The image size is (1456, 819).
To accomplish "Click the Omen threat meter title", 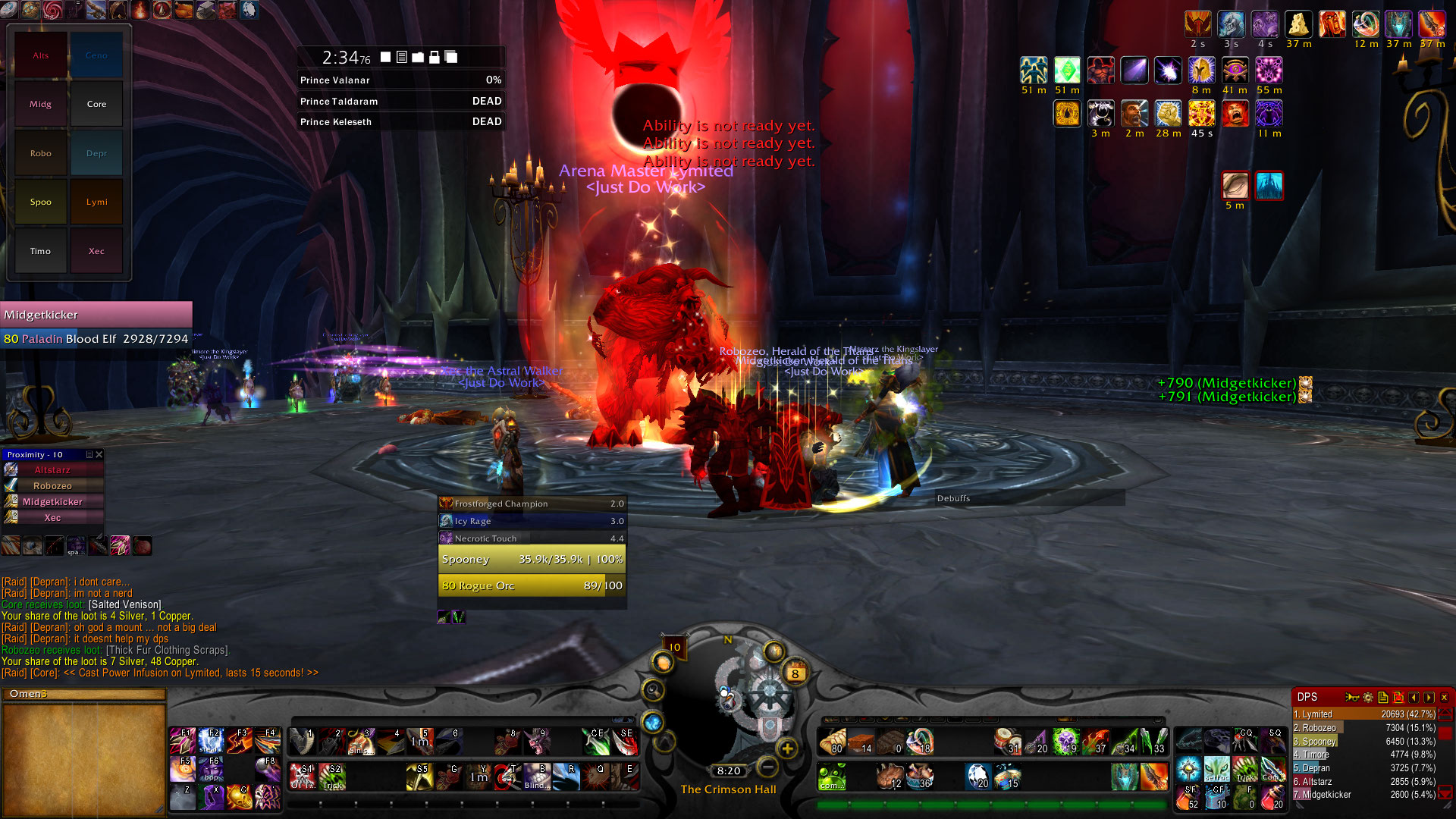I will click(x=29, y=694).
